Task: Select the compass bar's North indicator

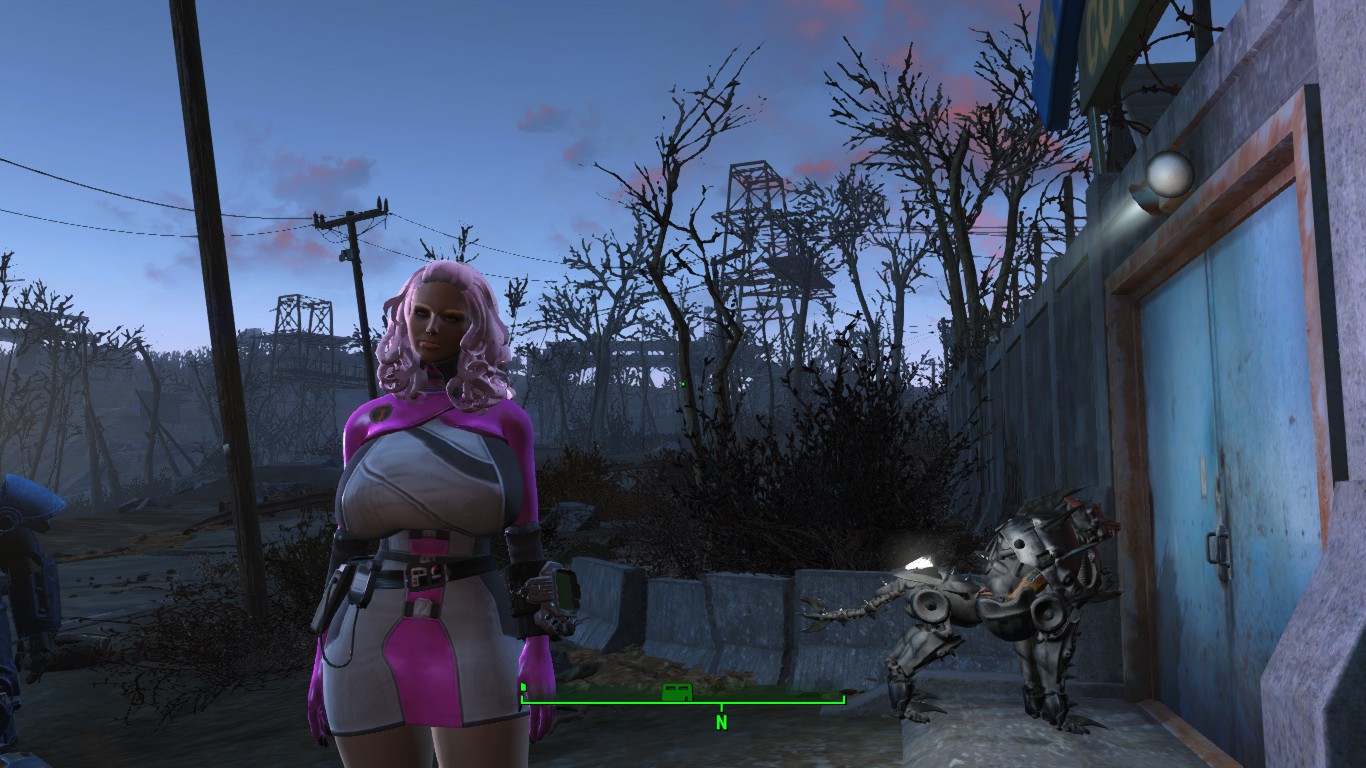Action: coord(721,720)
